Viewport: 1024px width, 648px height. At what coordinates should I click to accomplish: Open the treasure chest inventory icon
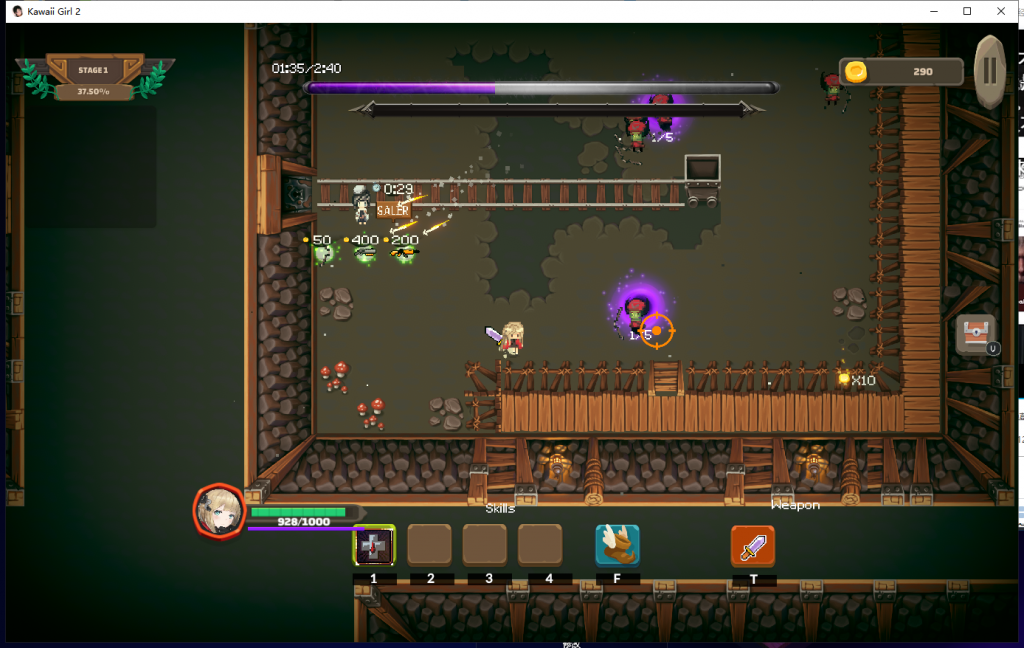click(x=975, y=335)
